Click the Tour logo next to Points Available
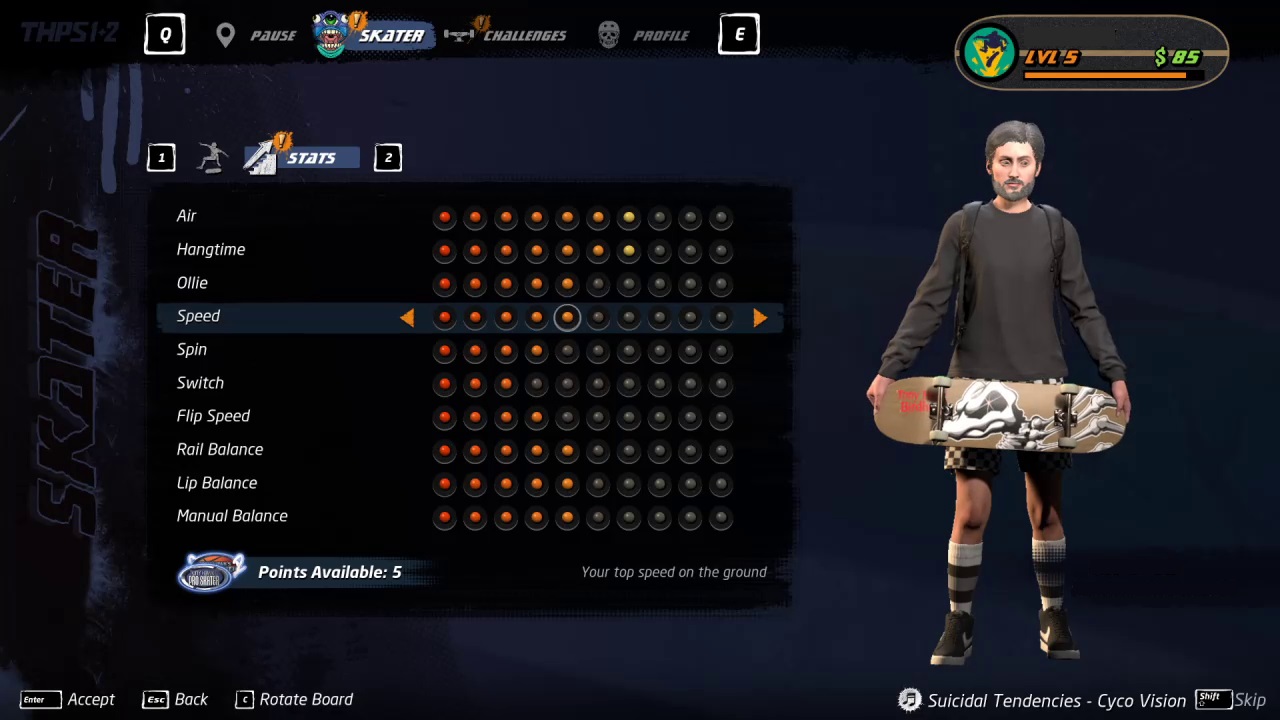Screen dimensions: 1280x720 click(211, 571)
